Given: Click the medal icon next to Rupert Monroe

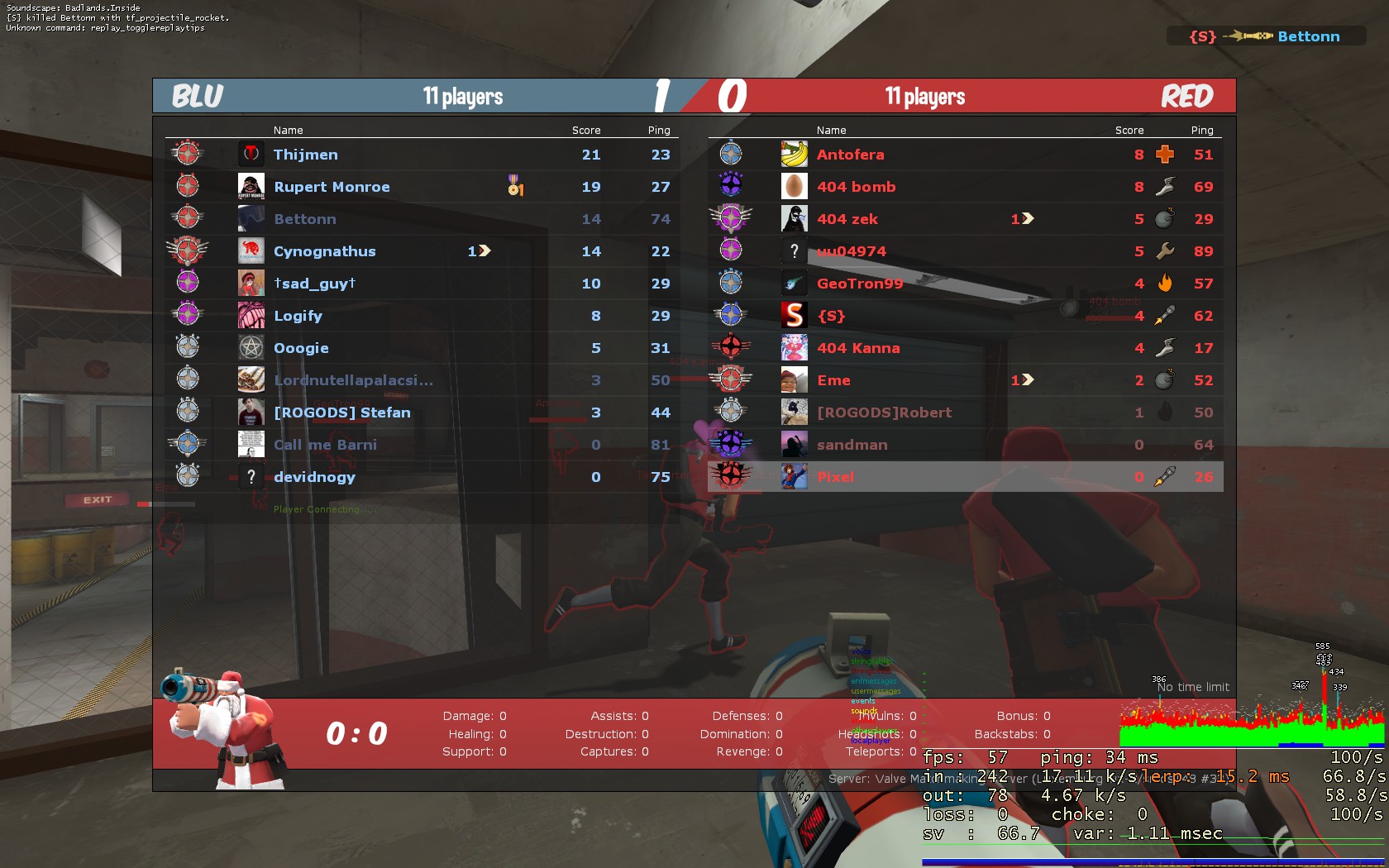Looking at the screenshot, I should 513,186.
